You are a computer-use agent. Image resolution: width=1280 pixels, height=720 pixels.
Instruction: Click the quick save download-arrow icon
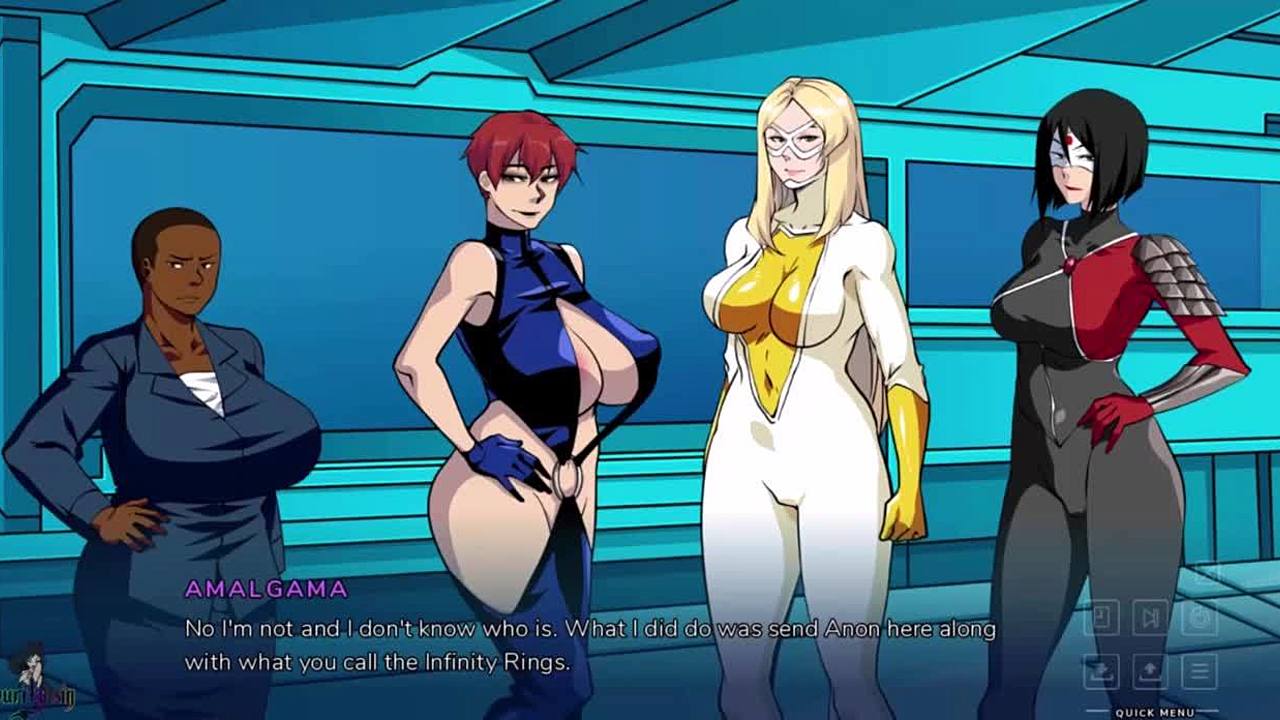[x=1101, y=671]
